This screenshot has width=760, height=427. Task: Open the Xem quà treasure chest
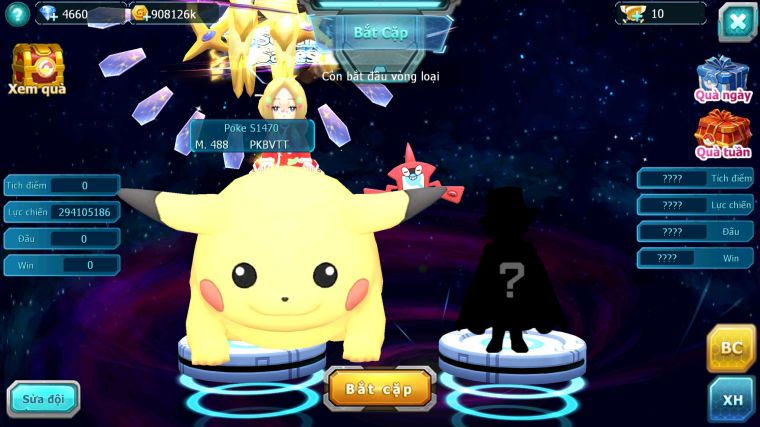(x=37, y=66)
